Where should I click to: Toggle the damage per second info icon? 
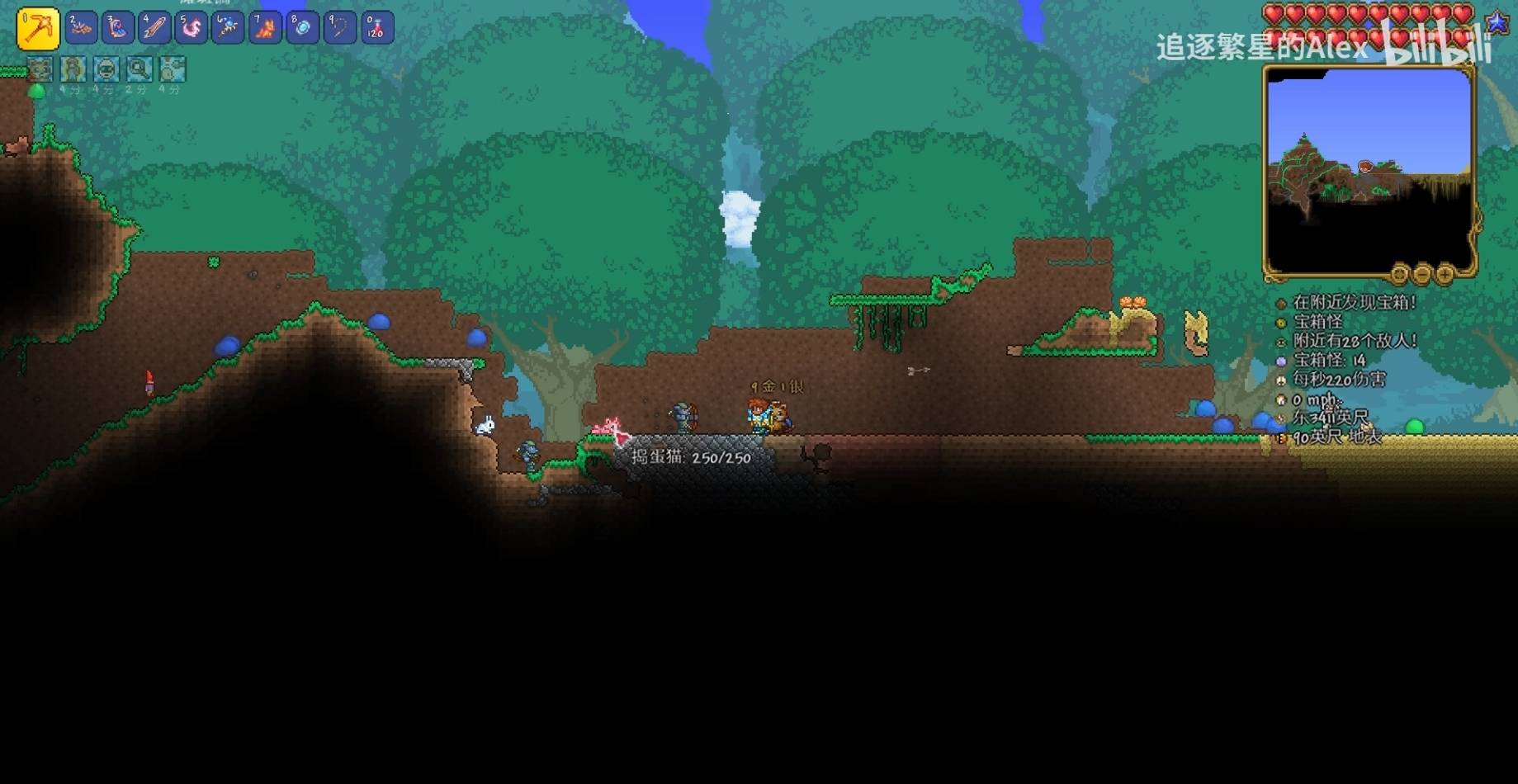click(x=1281, y=380)
